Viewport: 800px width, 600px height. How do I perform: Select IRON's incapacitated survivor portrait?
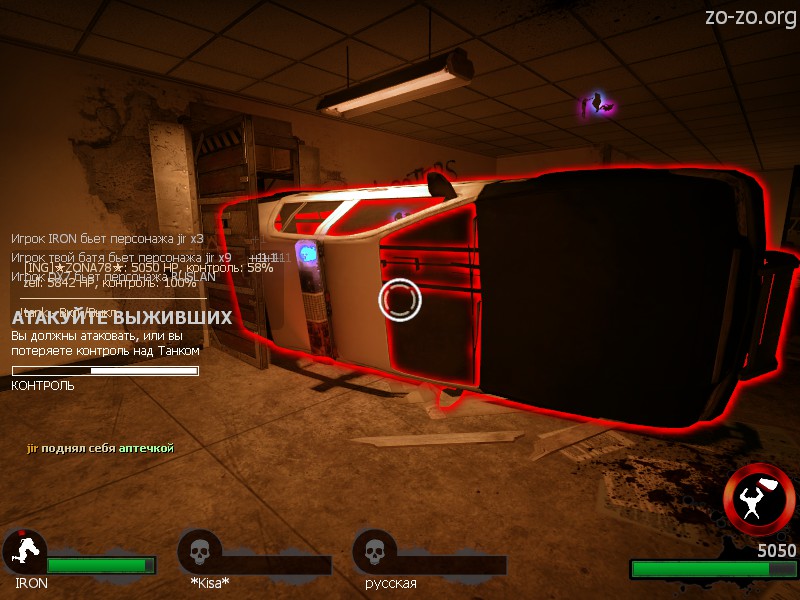(x=24, y=551)
